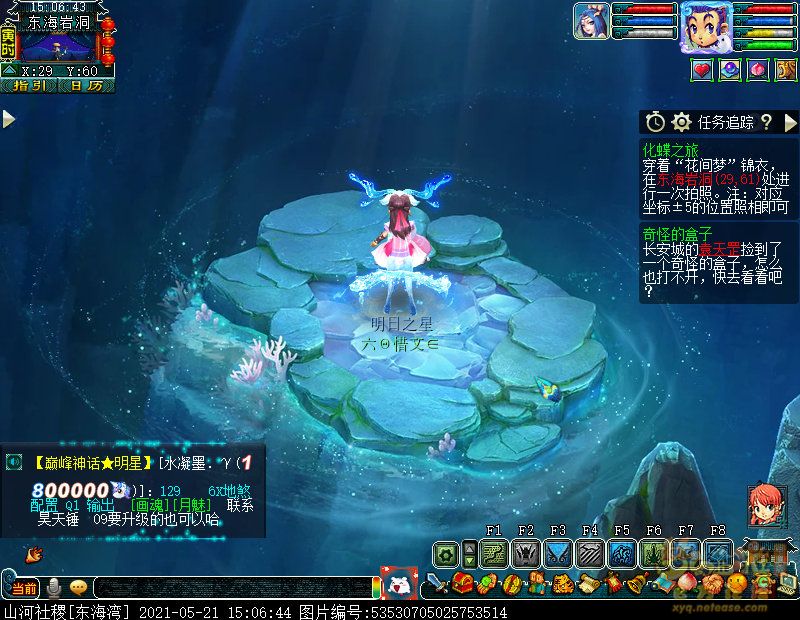
Task: Activate the F1 shortcut skill
Action: tap(494, 553)
